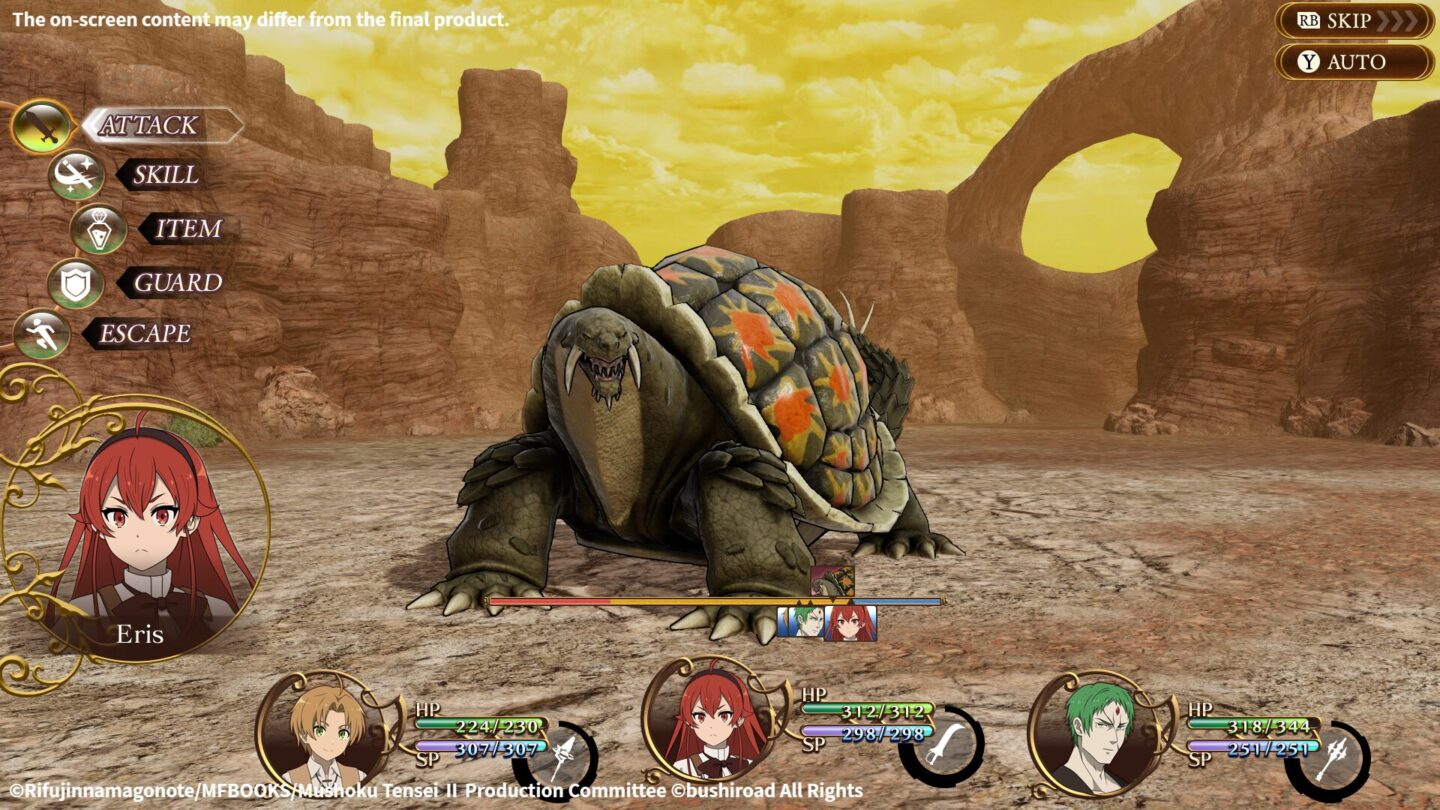Open the SKILL command menu
1440x810 pixels.
(x=166, y=177)
